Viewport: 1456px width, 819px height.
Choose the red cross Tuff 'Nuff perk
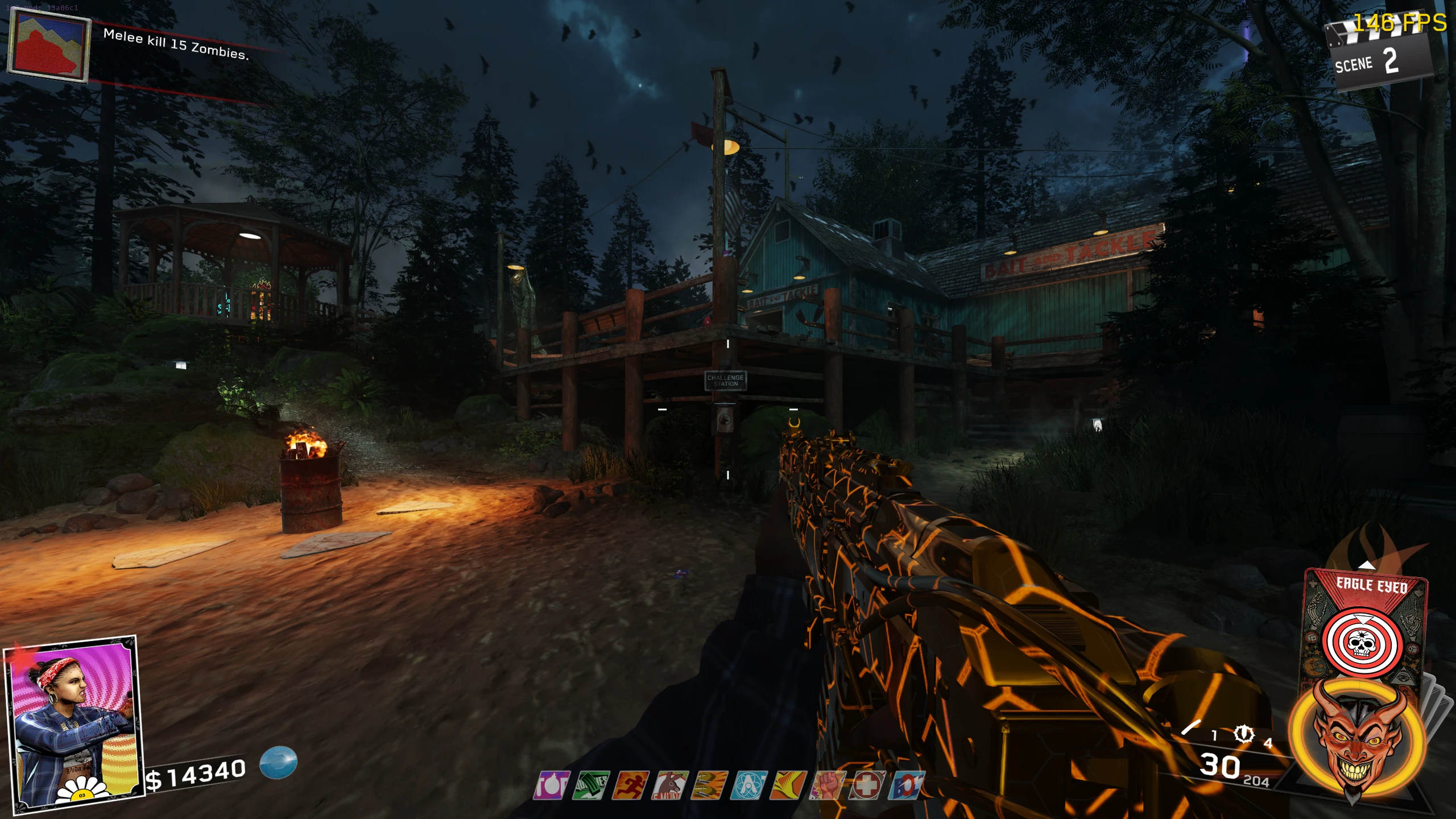coord(867,785)
